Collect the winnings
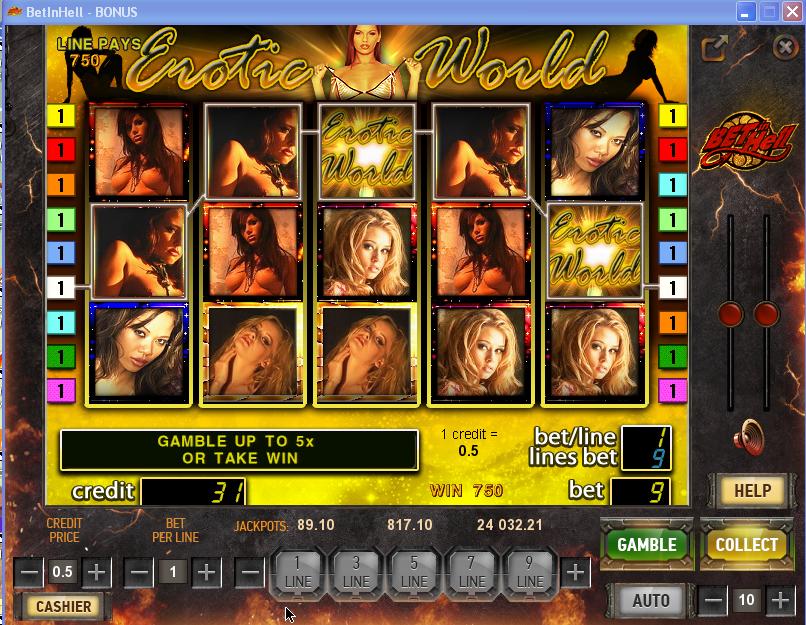Viewport: 806px width, 625px height. pos(746,545)
